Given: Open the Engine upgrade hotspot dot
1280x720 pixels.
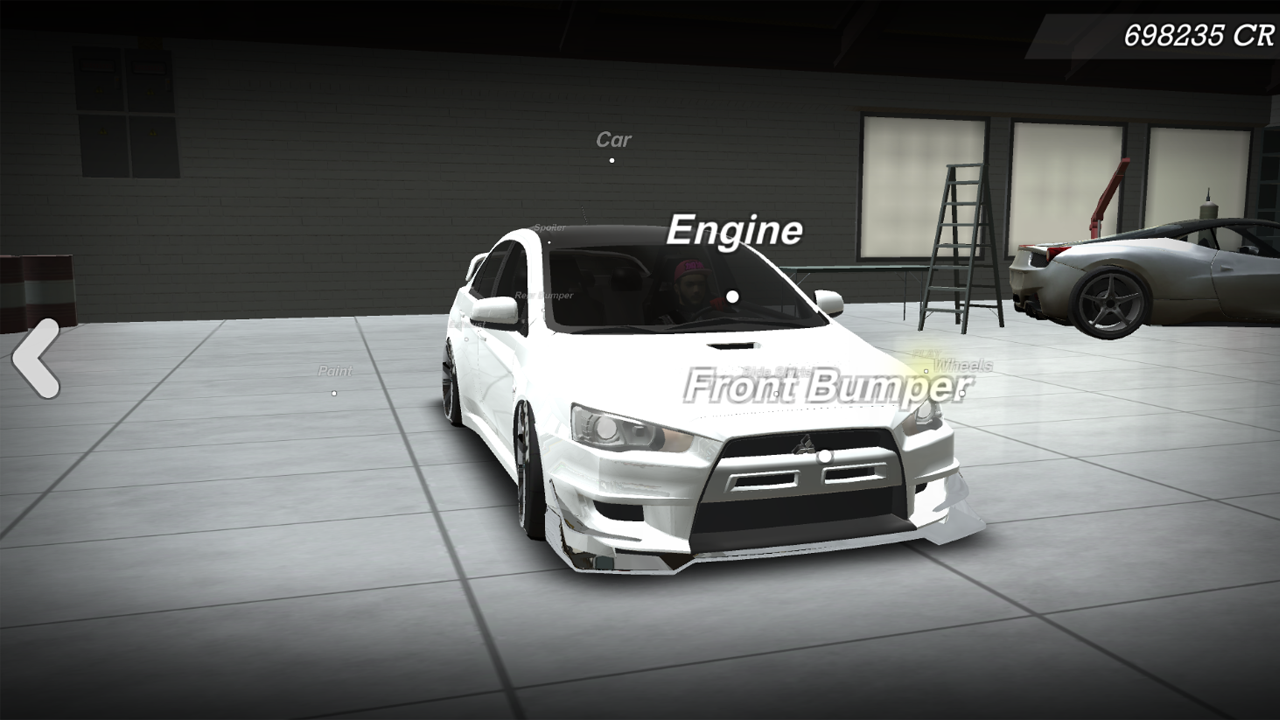Looking at the screenshot, I should 734,296.
